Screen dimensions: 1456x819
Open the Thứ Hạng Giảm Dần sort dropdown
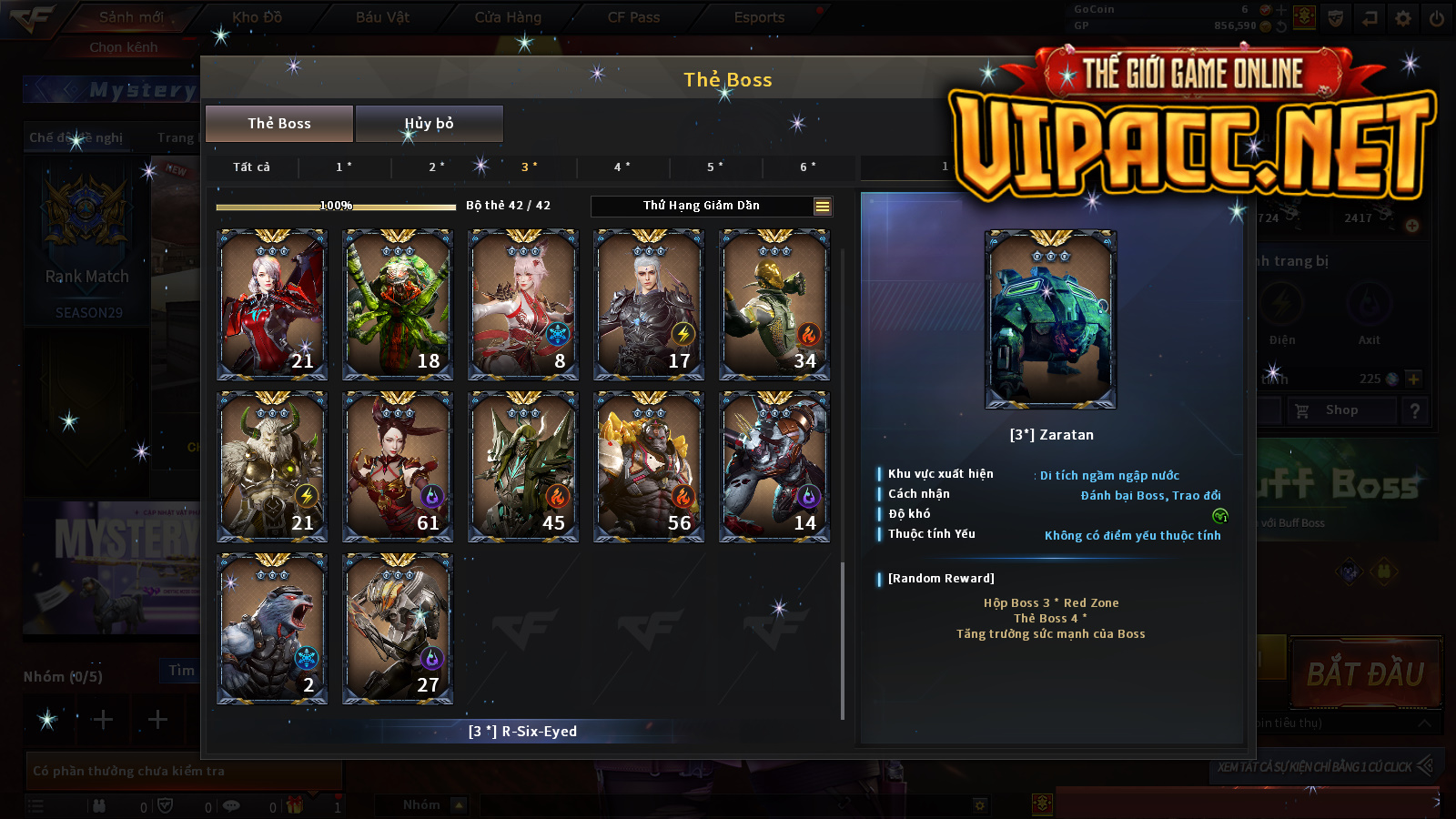tap(712, 207)
